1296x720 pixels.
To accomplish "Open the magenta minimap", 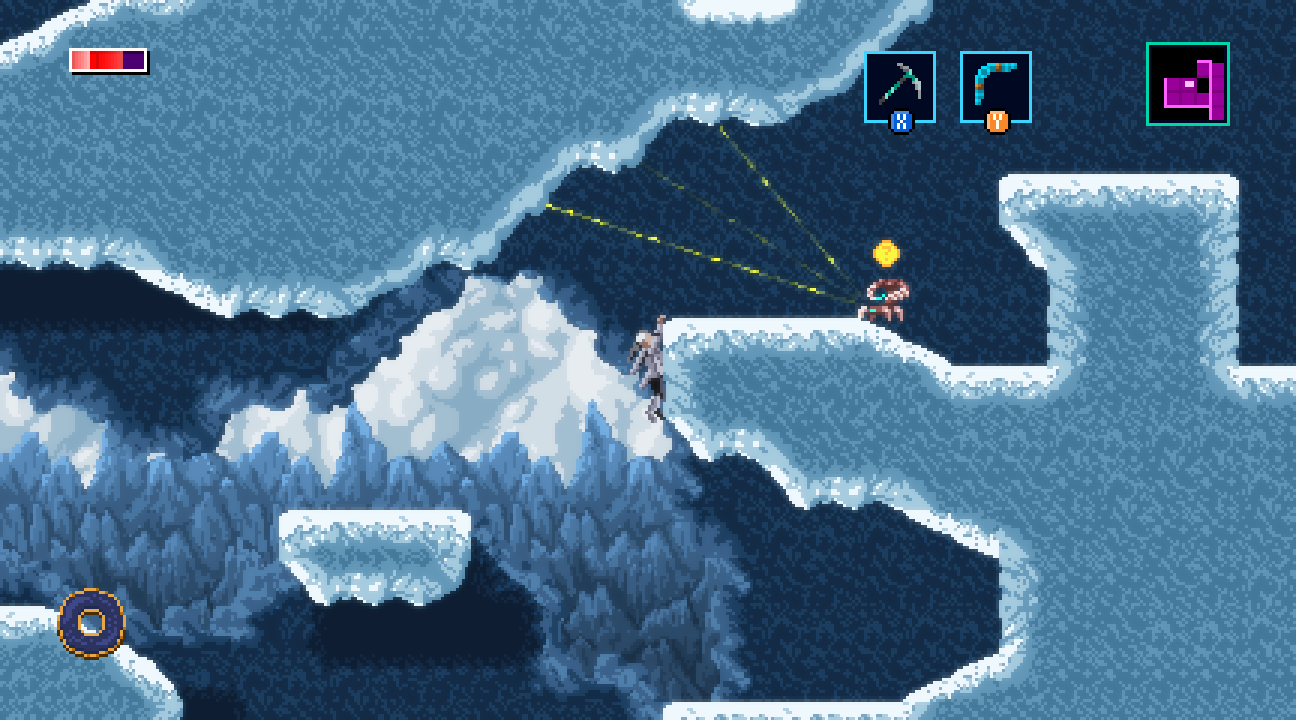I will coord(1187,84).
